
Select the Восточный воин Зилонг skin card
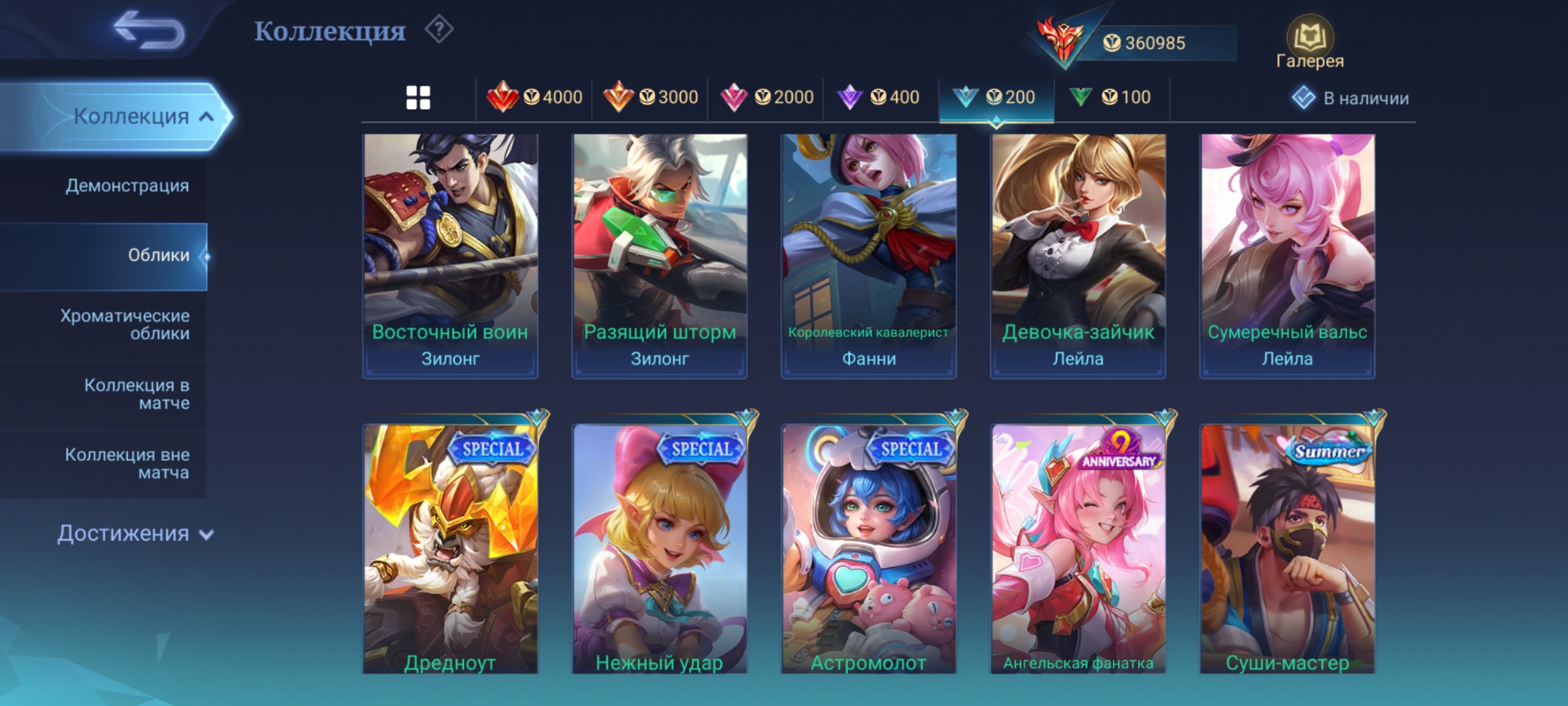click(450, 255)
